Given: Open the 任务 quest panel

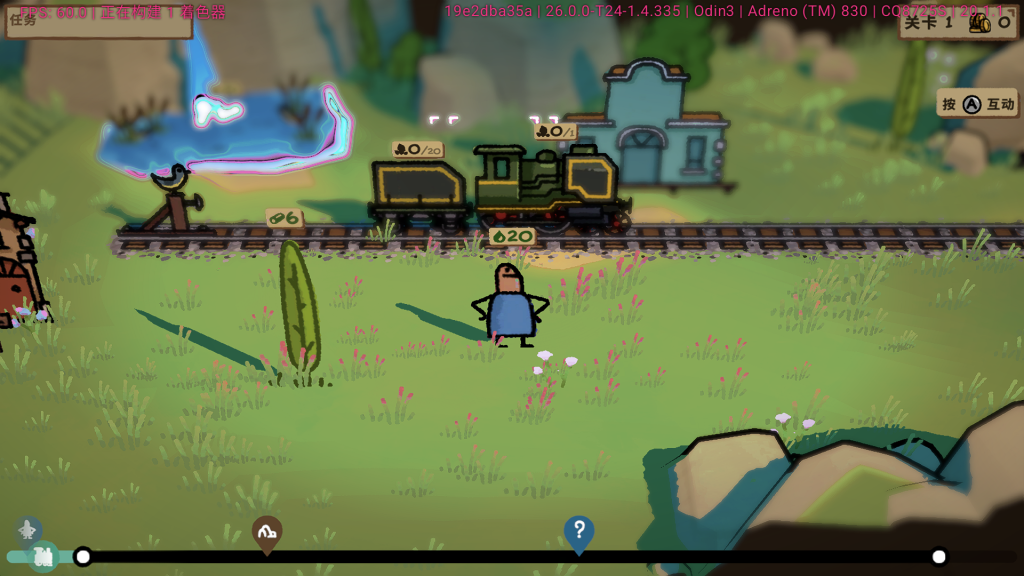Looking at the screenshot, I should pos(98,21).
